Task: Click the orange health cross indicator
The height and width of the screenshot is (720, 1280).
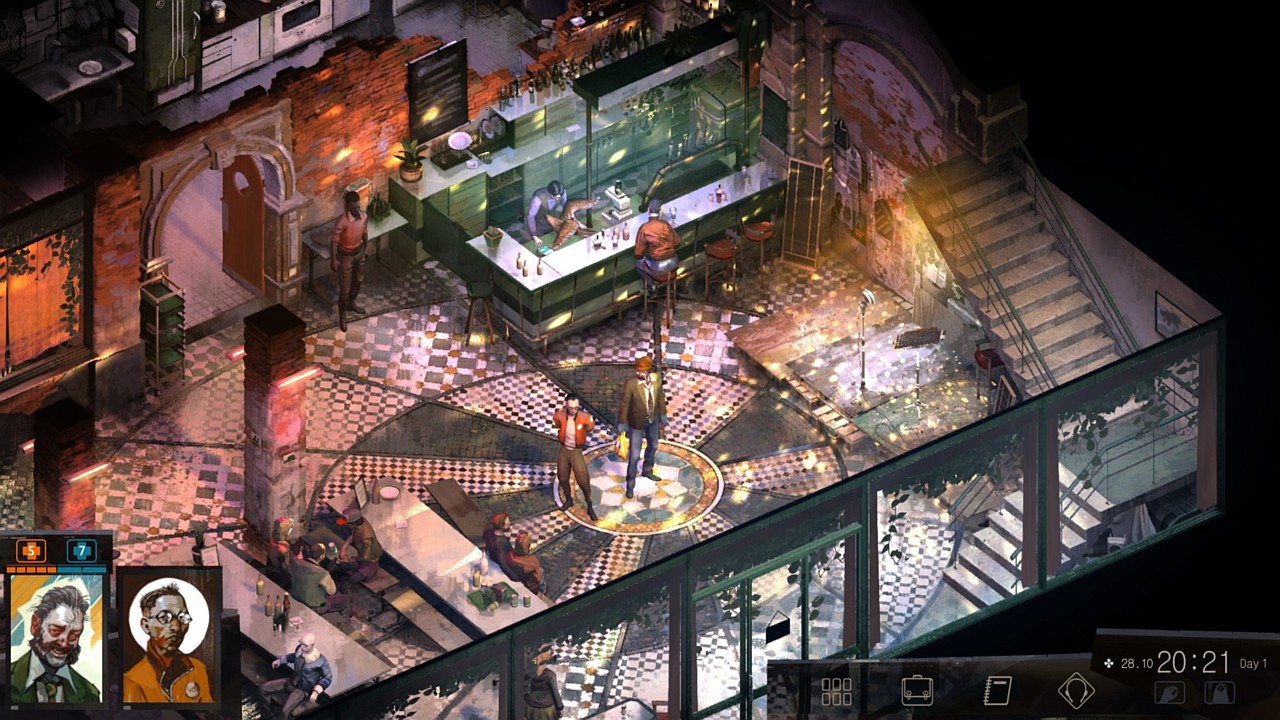Action: click(x=30, y=551)
